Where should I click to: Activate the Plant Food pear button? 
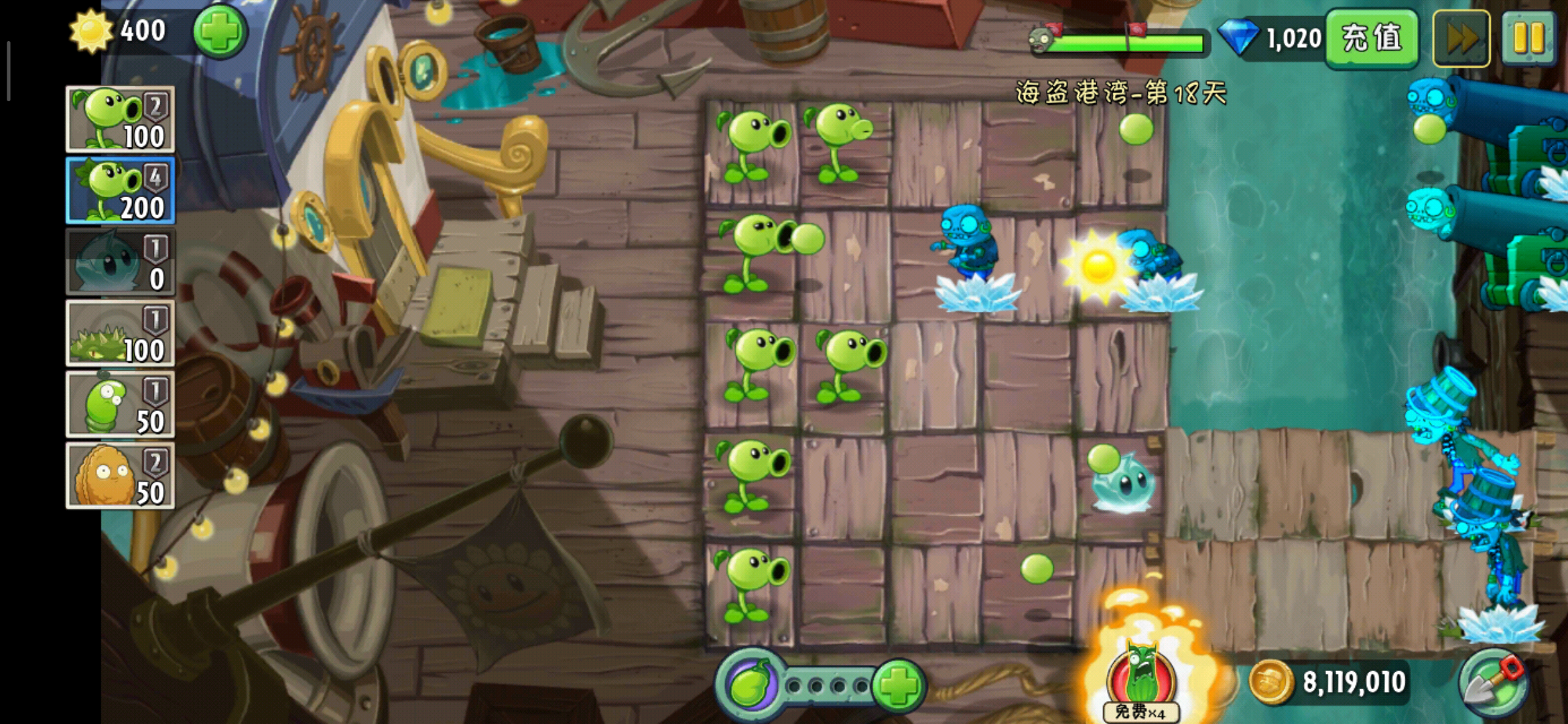[750, 685]
